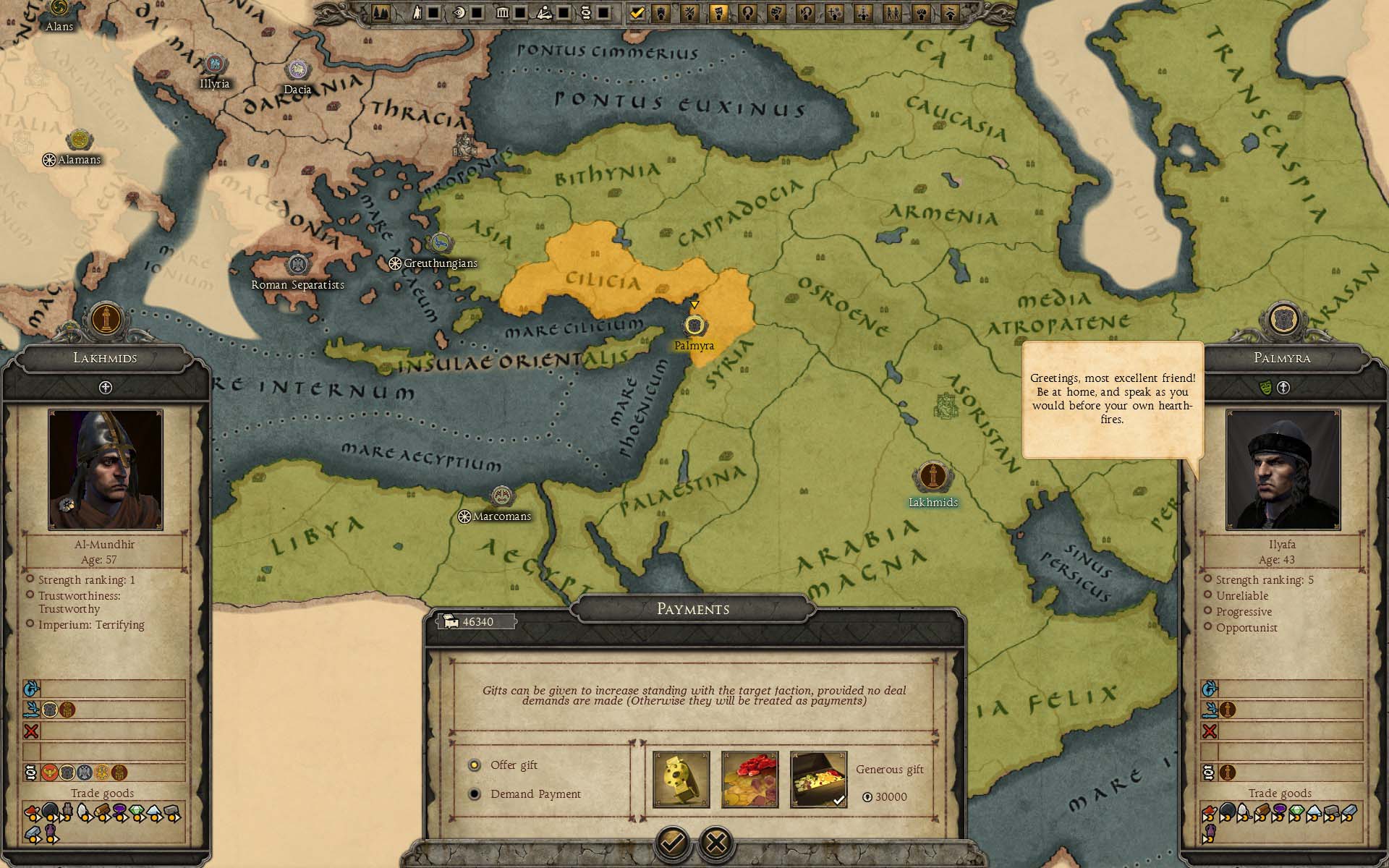Choose the Marcomans faction marker
The height and width of the screenshot is (868, 1389).
tap(501, 496)
